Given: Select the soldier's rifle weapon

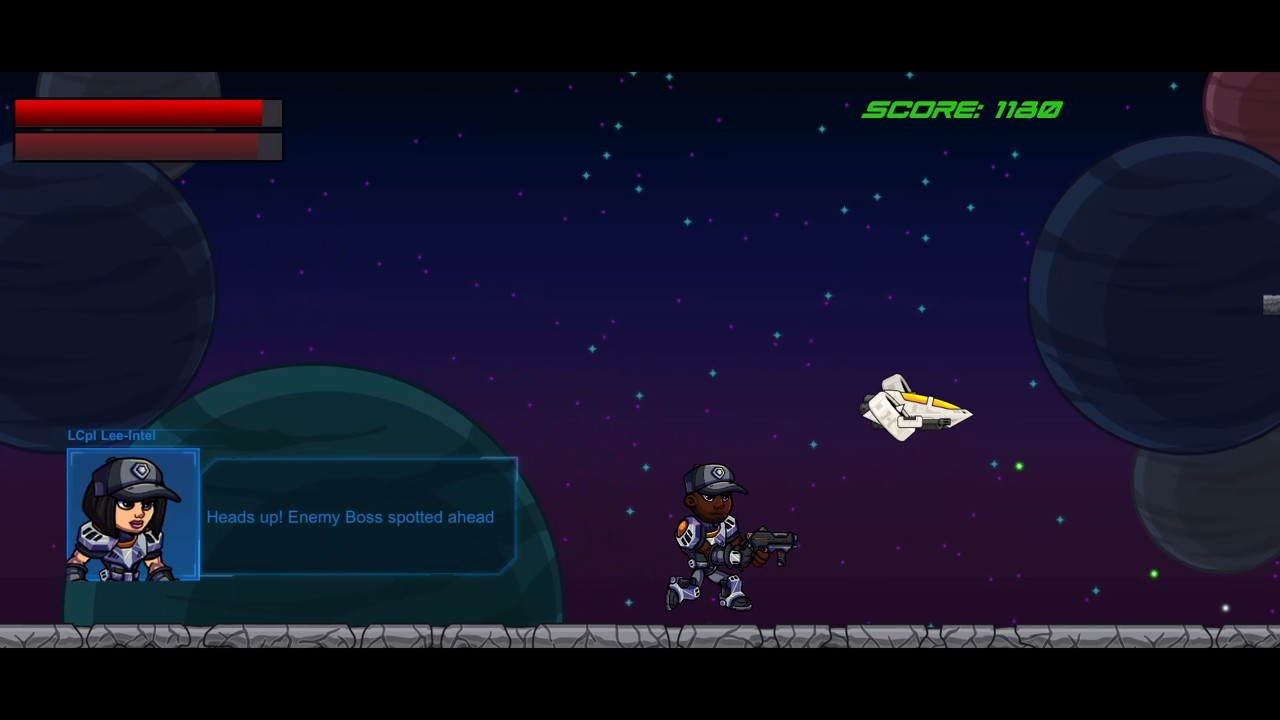Looking at the screenshot, I should (x=770, y=542).
